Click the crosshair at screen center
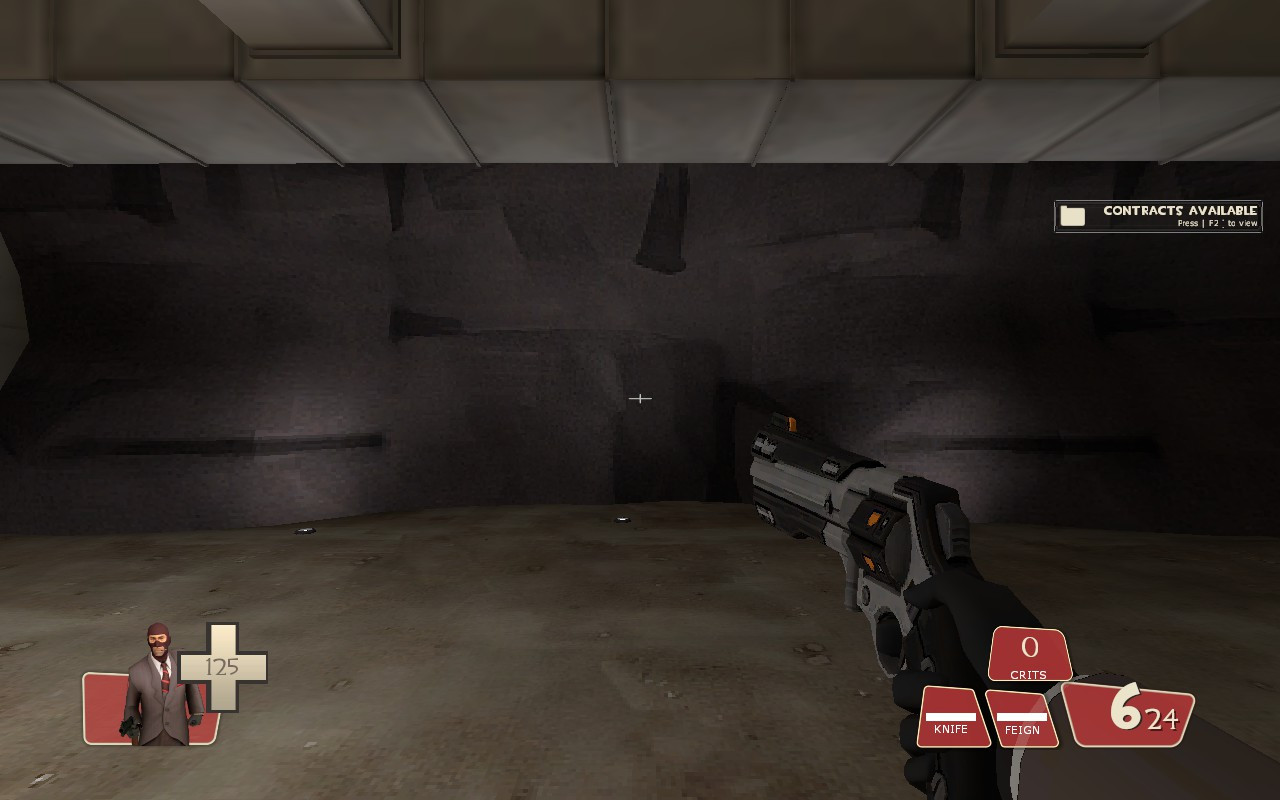 (x=640, y=398)
